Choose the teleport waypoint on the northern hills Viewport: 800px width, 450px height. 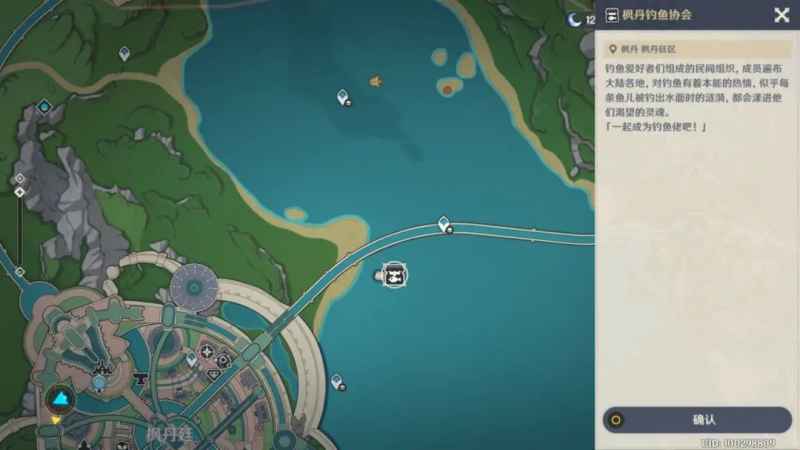pos(124,52)
